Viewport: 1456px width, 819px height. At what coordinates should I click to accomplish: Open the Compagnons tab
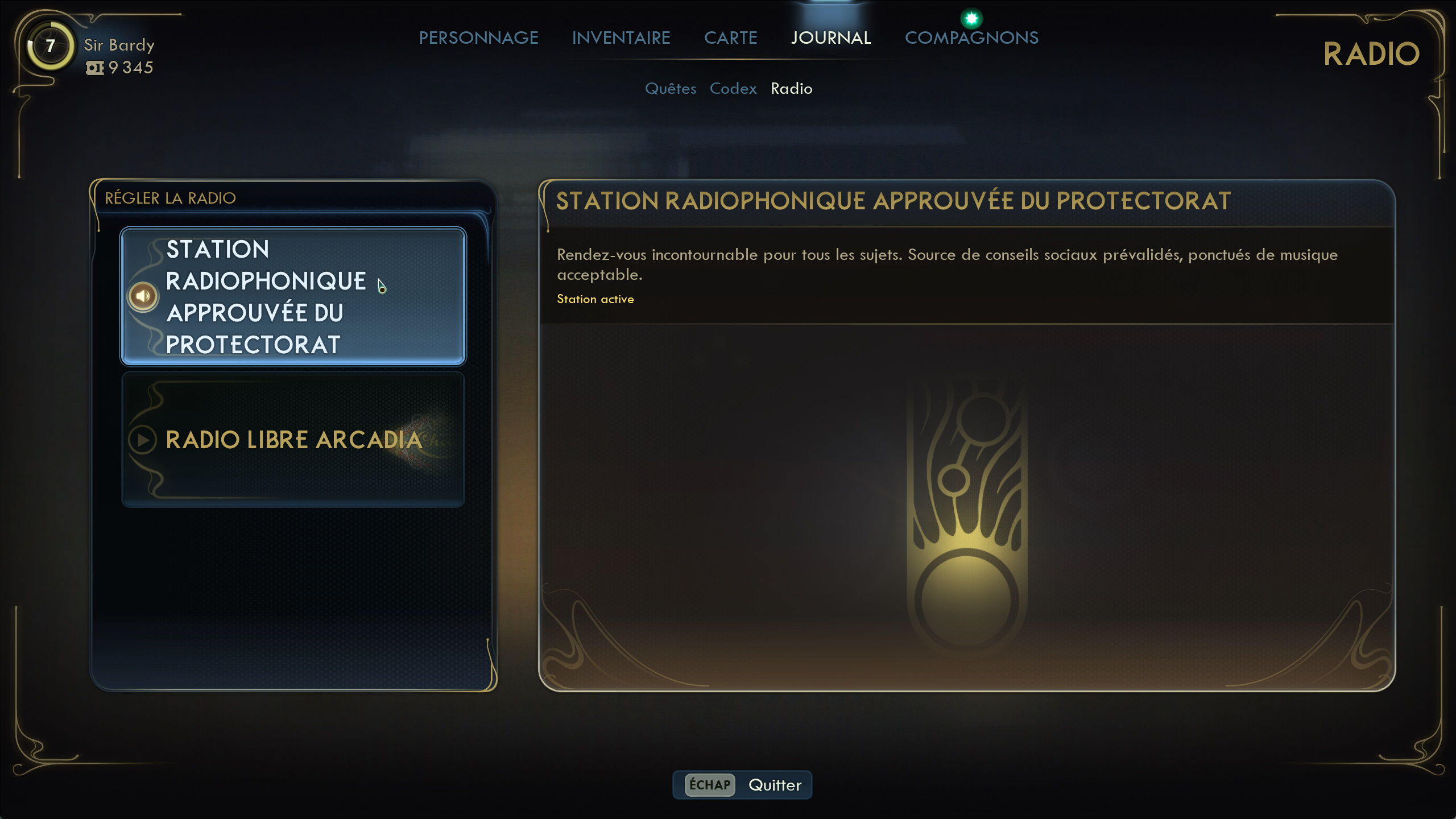click(971, 38)
